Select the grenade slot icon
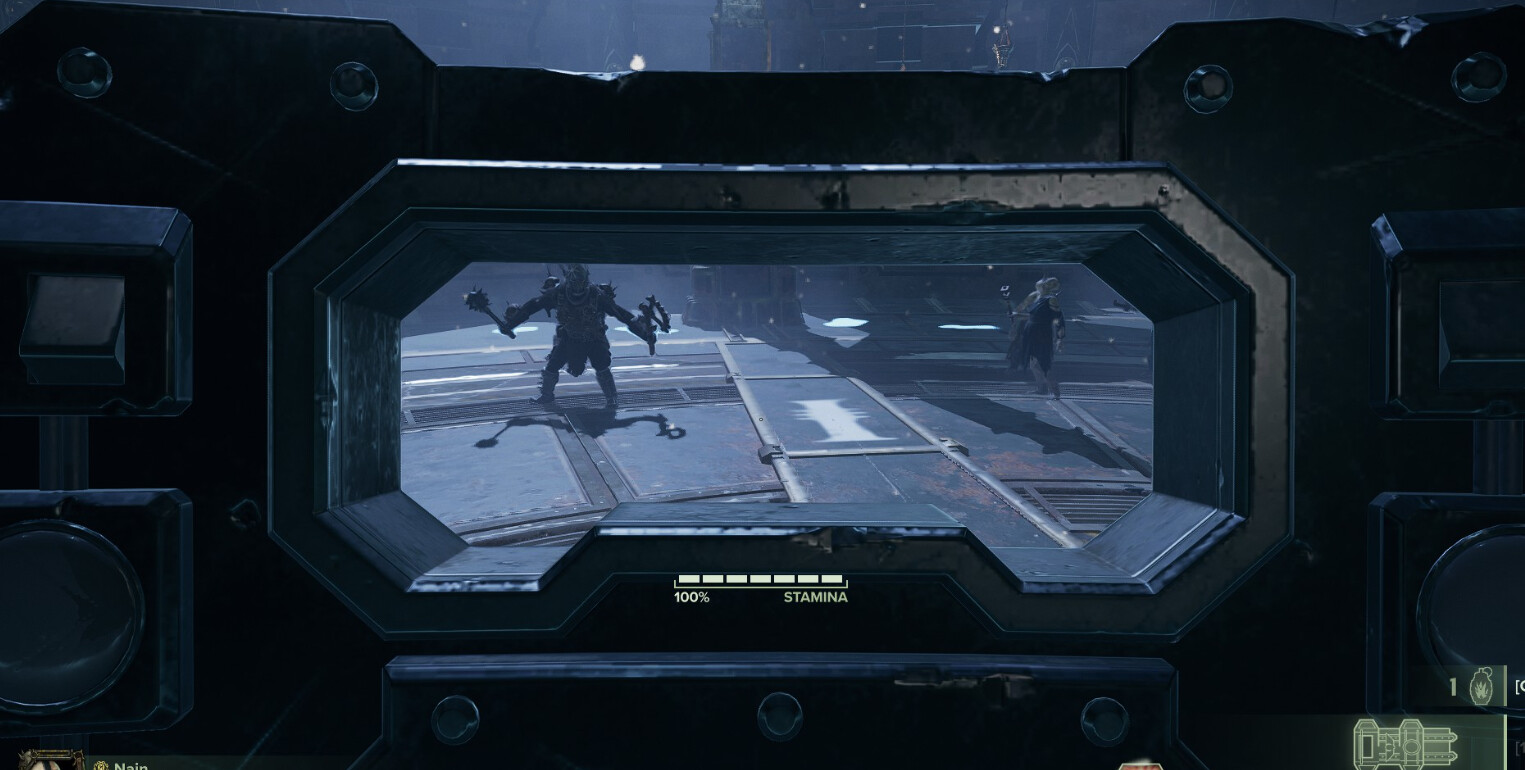Screen dimensions: 1525x770 click(x=1481, y=689)
